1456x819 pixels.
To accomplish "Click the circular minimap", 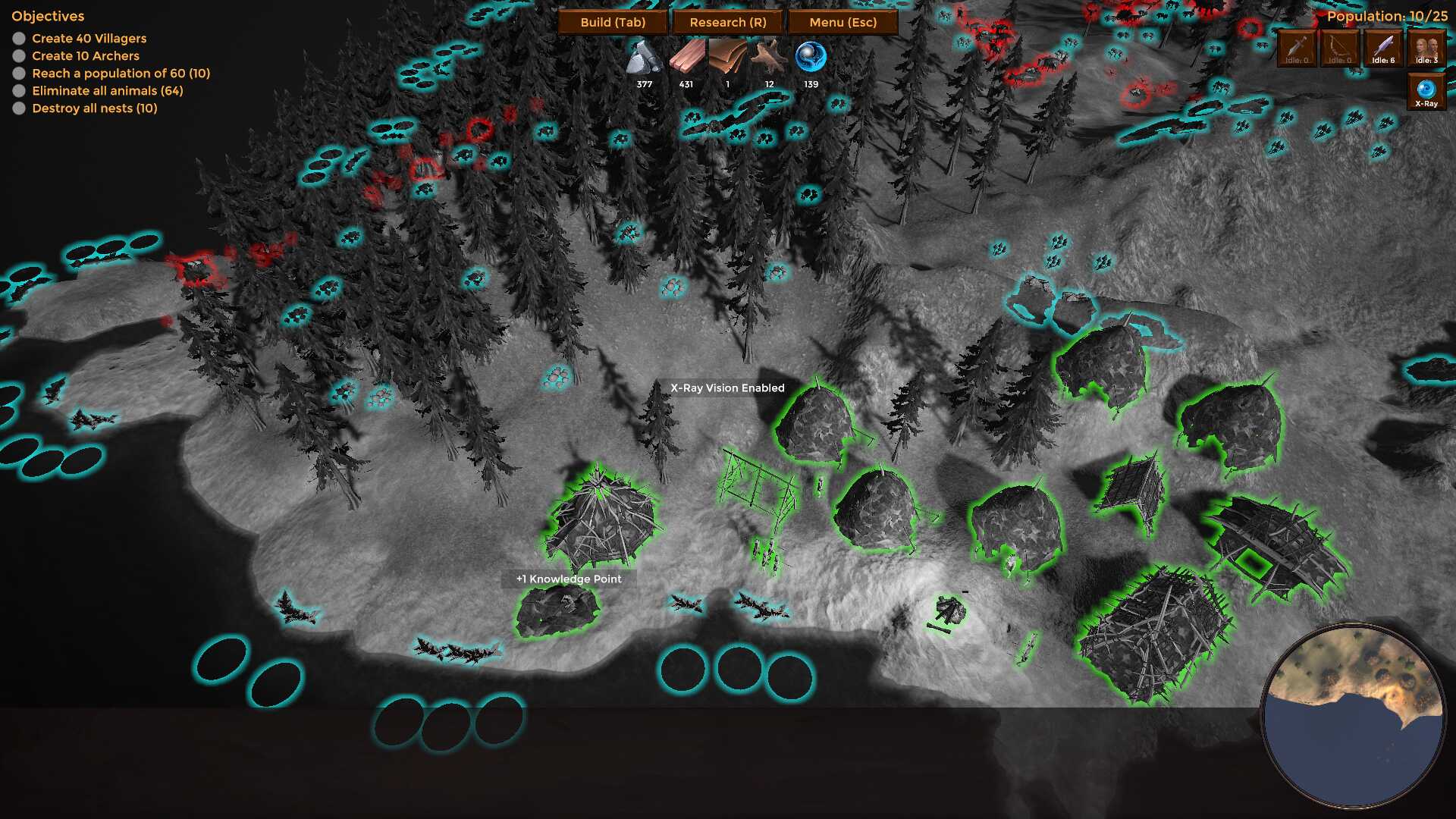I will tap(1353, 716).
